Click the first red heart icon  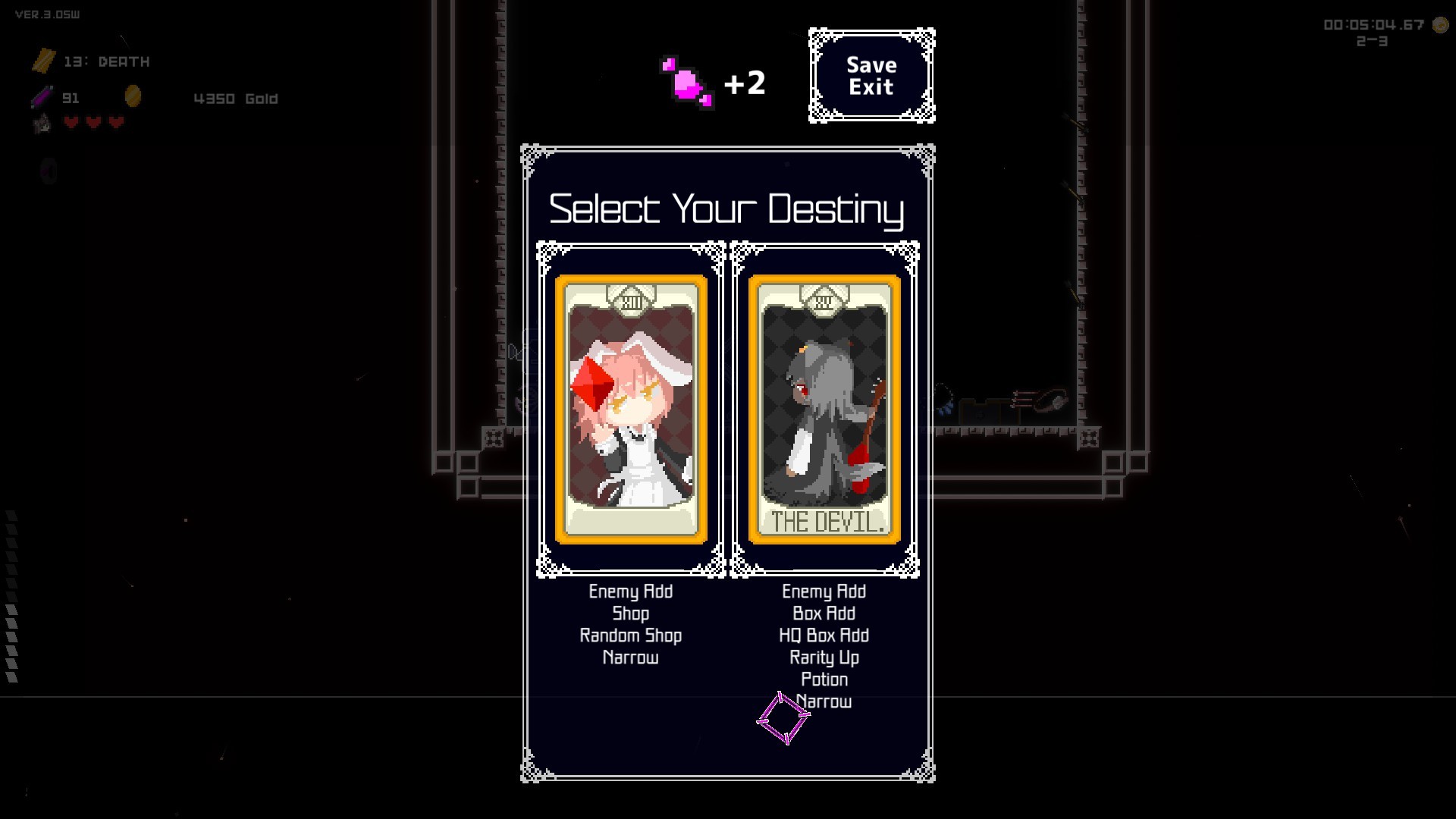[x=71, y=122]
